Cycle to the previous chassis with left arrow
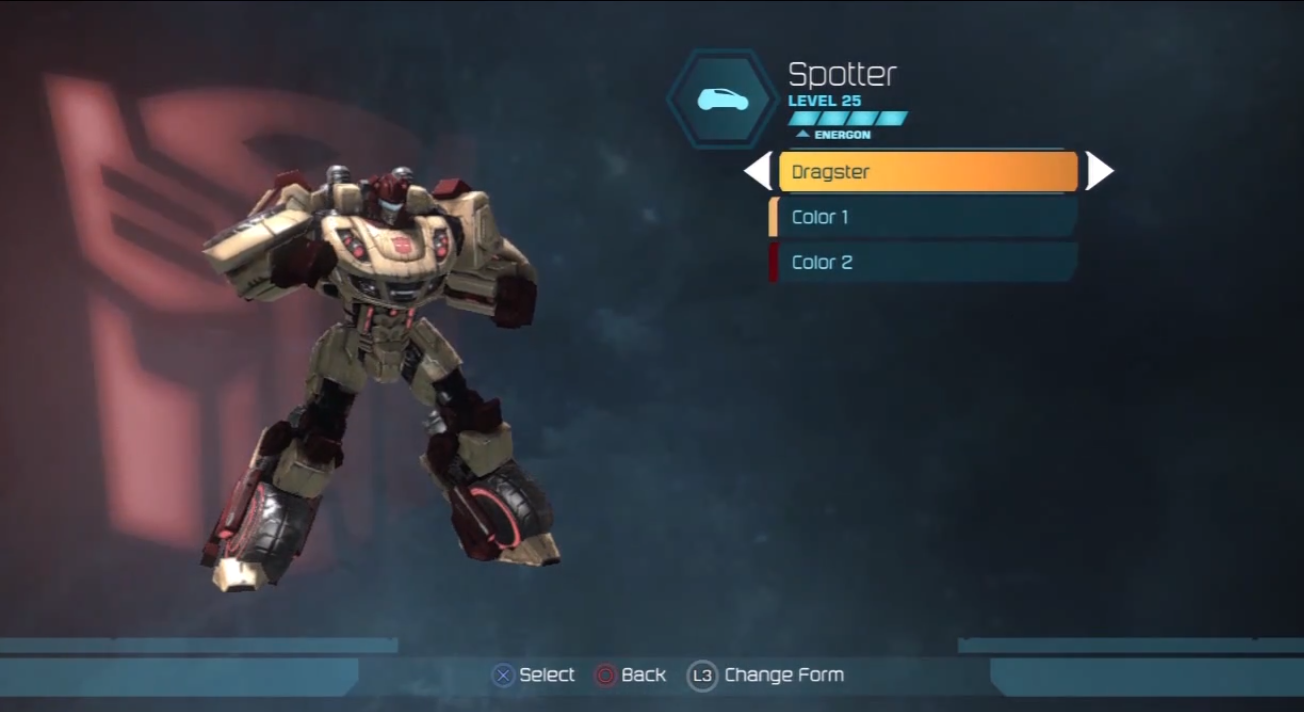1304x712 pixels. [757, 171]
